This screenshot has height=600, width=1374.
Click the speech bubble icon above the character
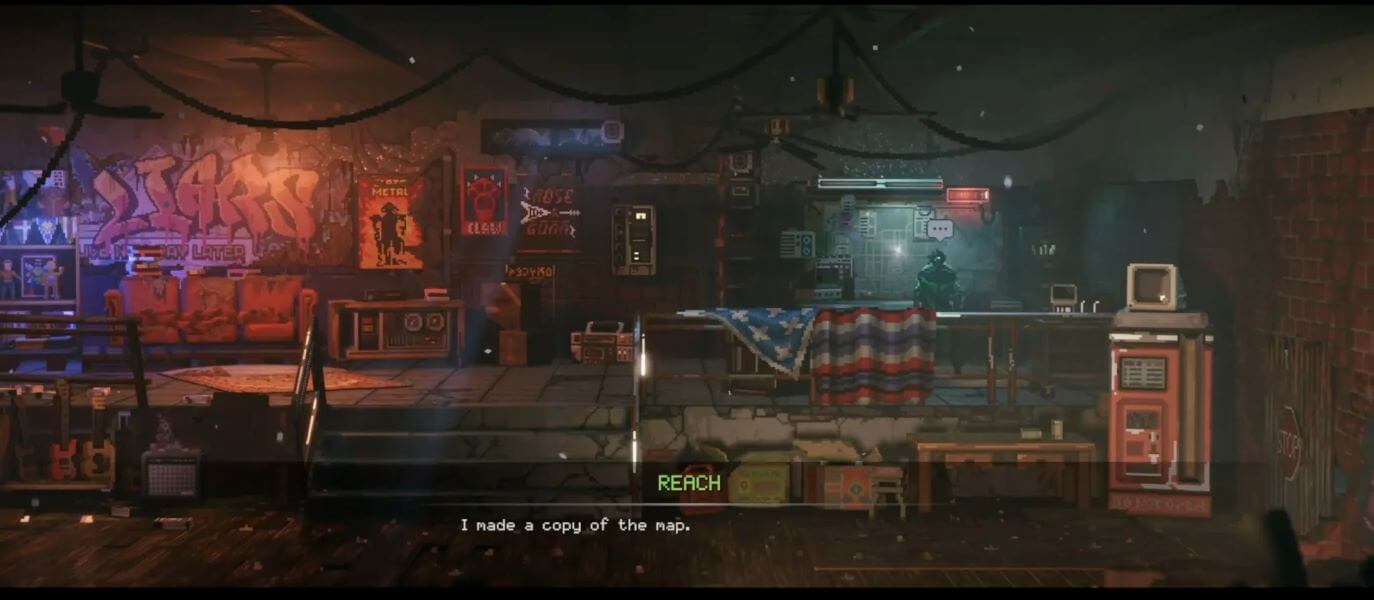click(939, 229)
